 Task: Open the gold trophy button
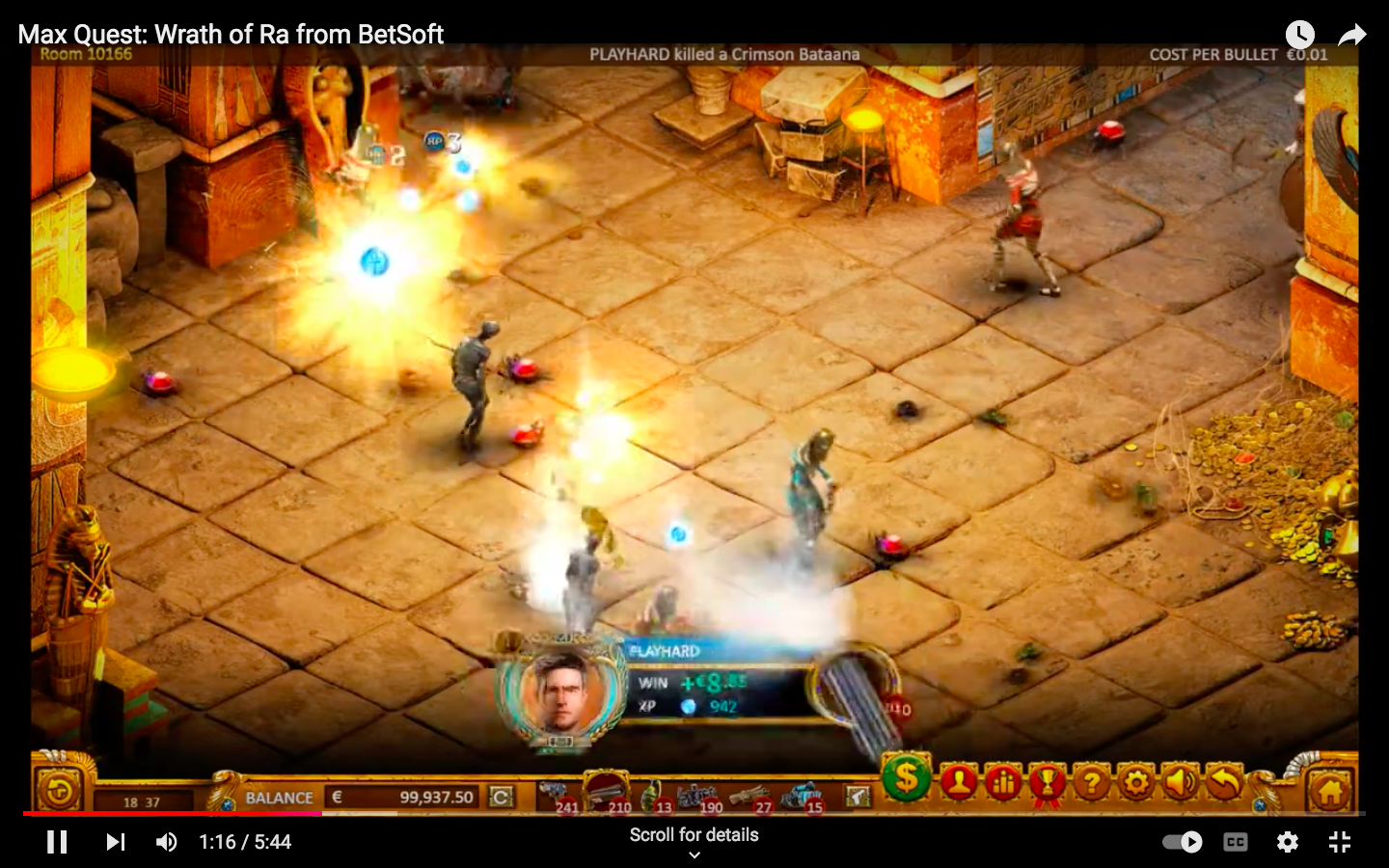pos(1047,783)
